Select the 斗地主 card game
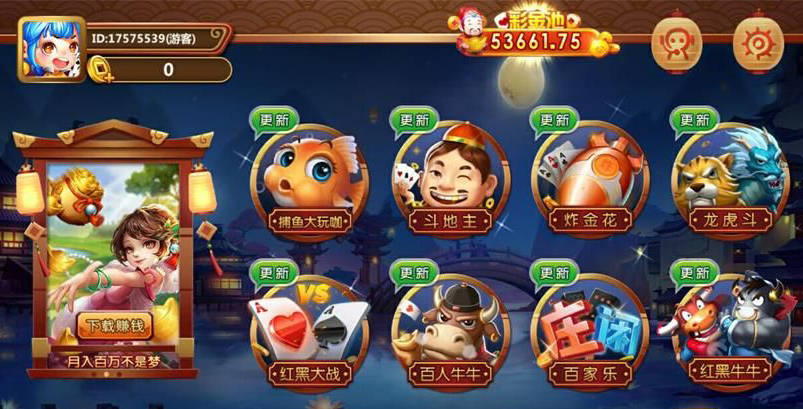Image resolution: width=803 pixels, height=409 pixels. [450, 181]
